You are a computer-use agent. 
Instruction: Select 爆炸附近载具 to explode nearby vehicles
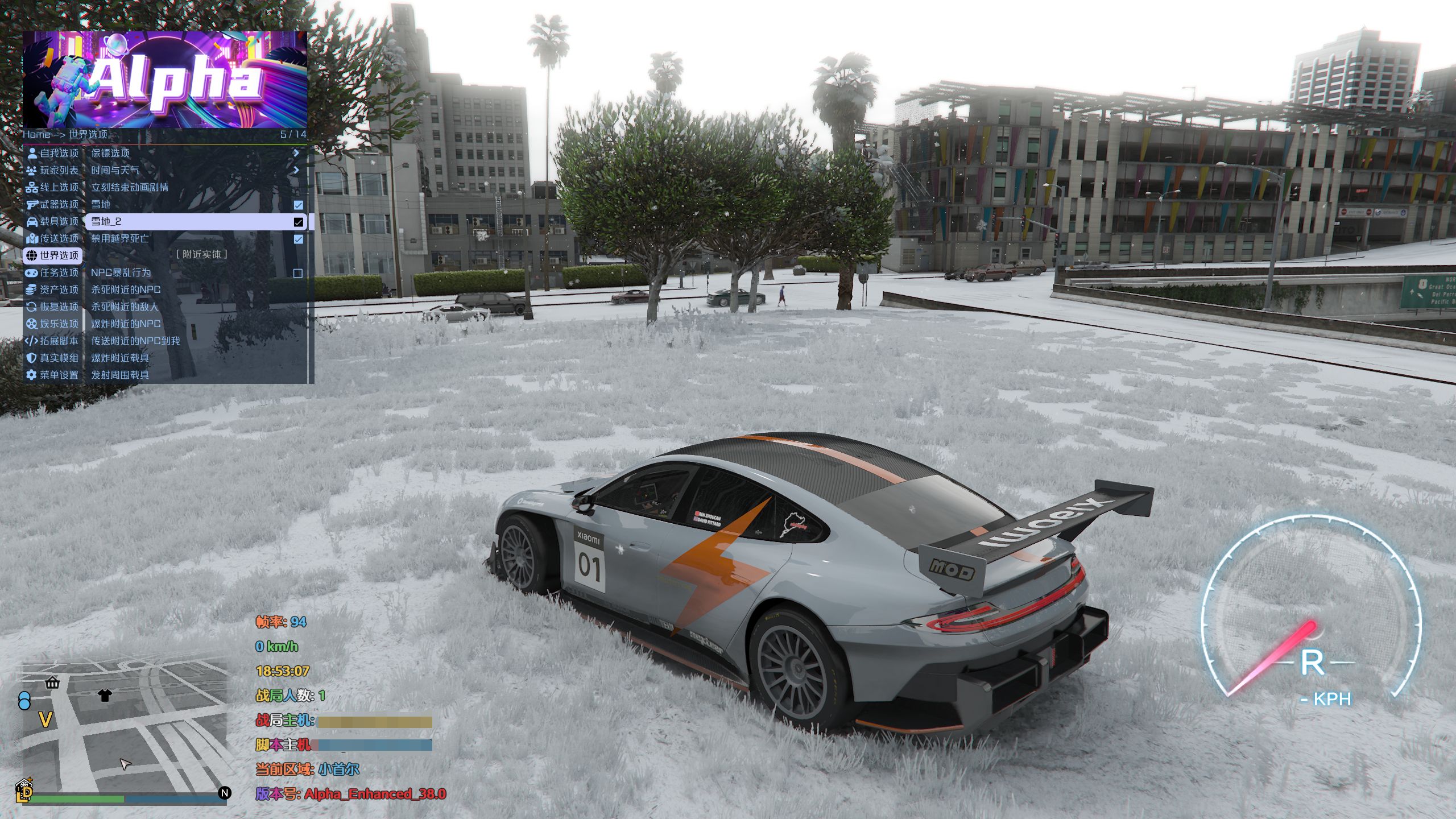click(x=121, y=358)
